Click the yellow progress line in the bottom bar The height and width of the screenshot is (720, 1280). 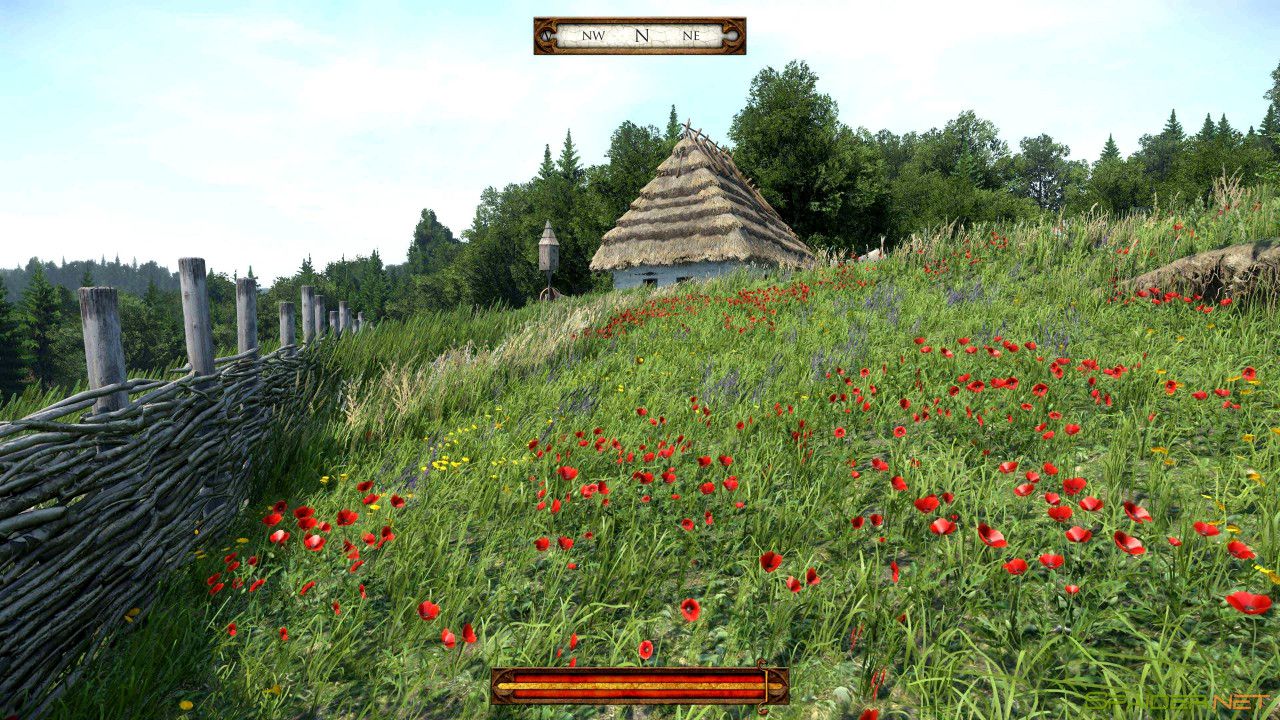[x=640, y=685]
